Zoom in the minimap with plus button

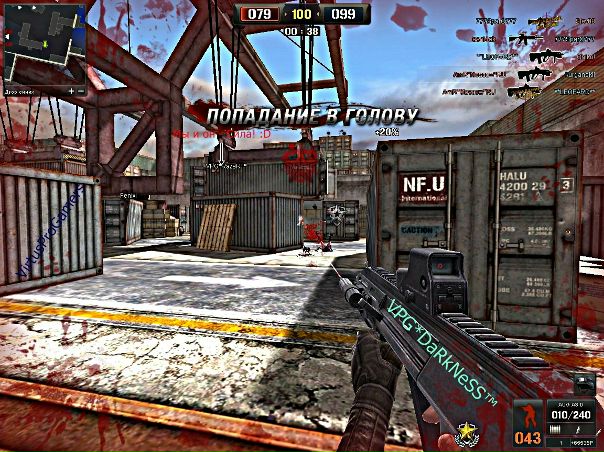[x=70, y=90]
